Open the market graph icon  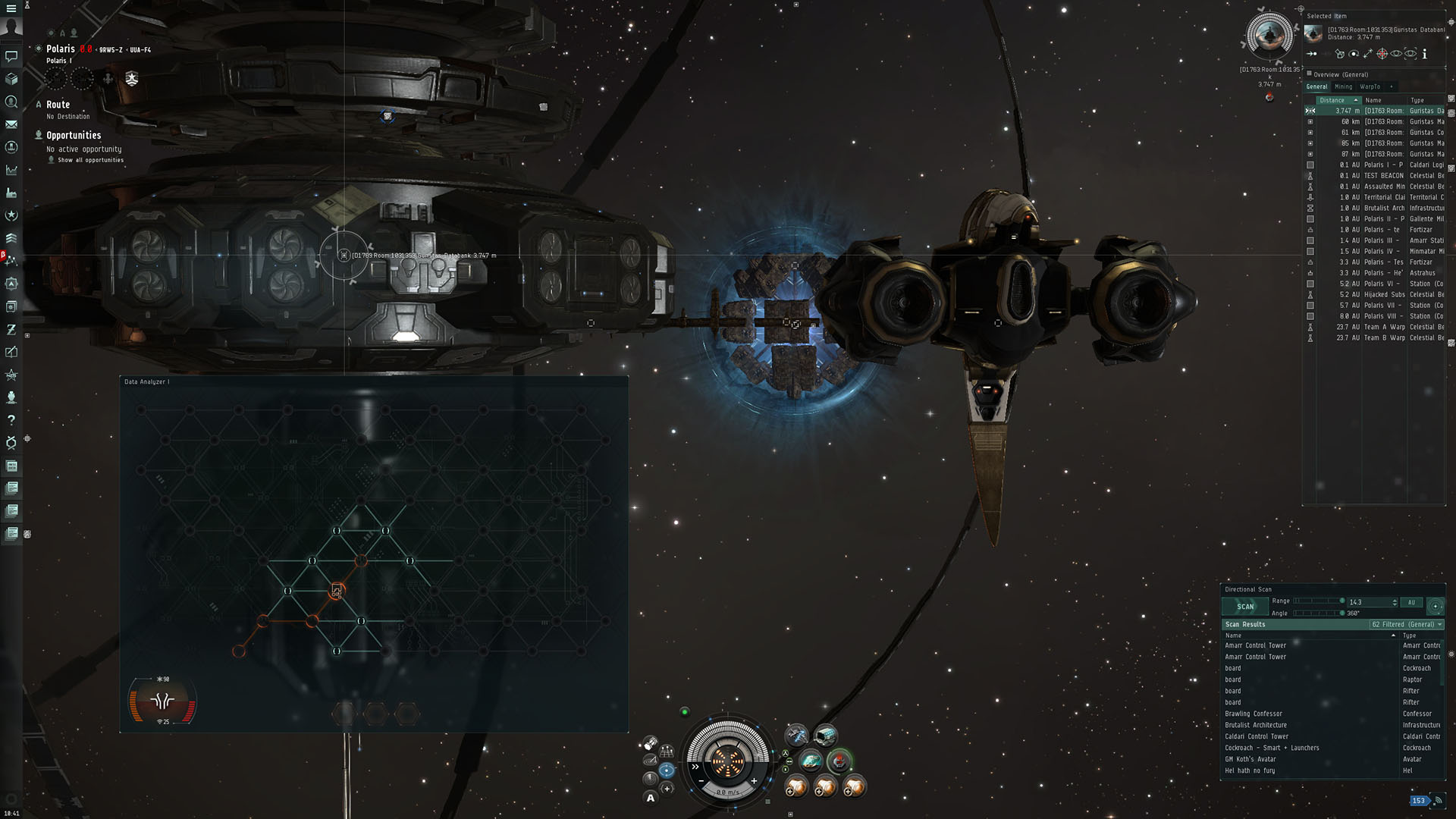[11, 170]
